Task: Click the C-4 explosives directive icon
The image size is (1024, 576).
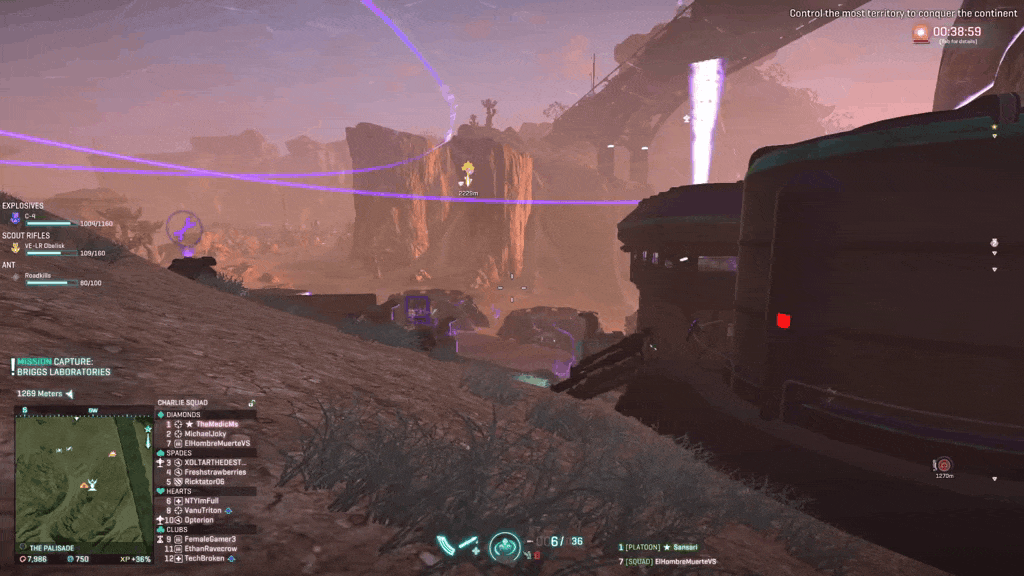Action: coord(15,217)
